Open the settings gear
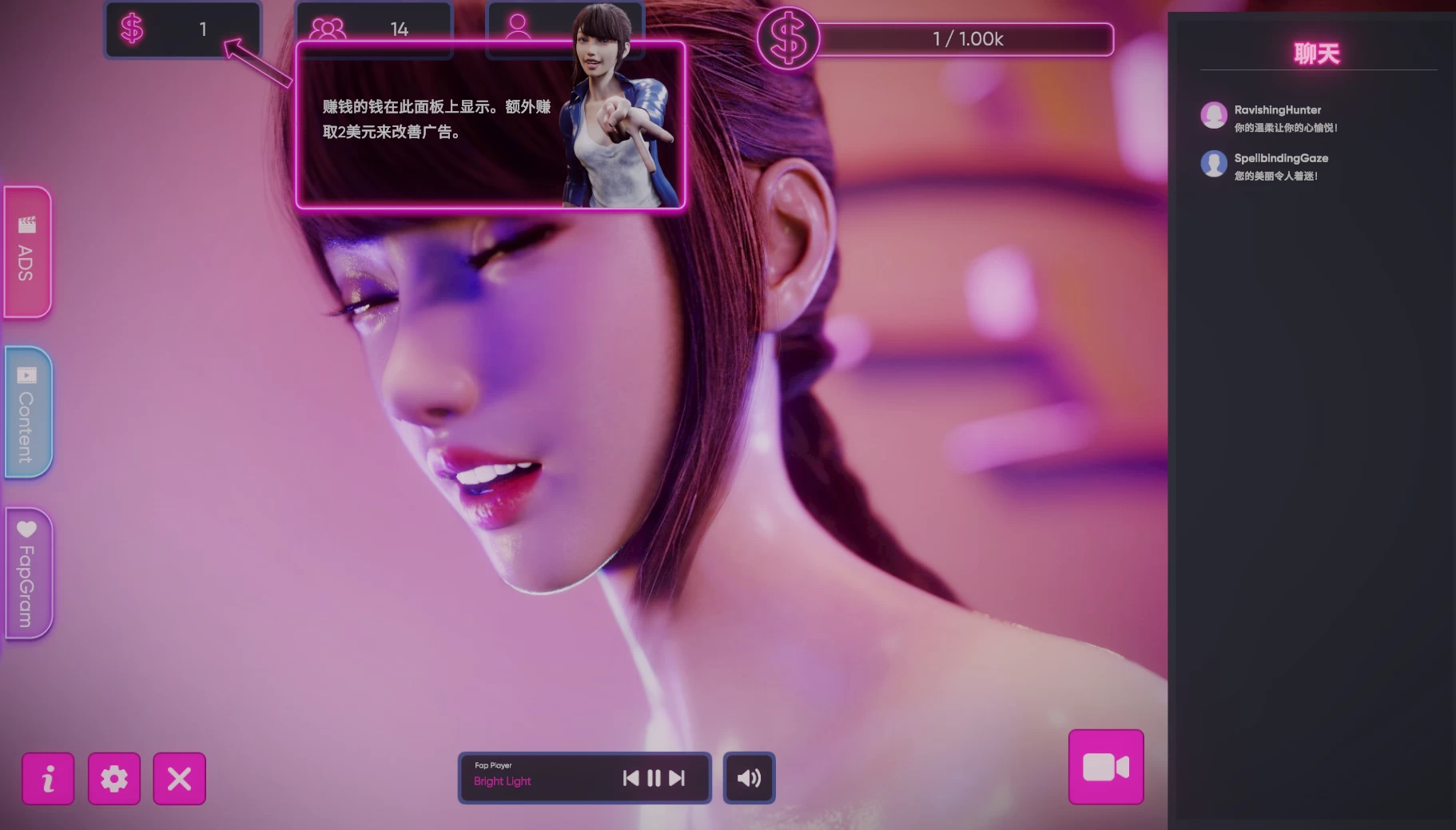The width and height of the screenshot is (1456, 830). click(x=113, y=778)
